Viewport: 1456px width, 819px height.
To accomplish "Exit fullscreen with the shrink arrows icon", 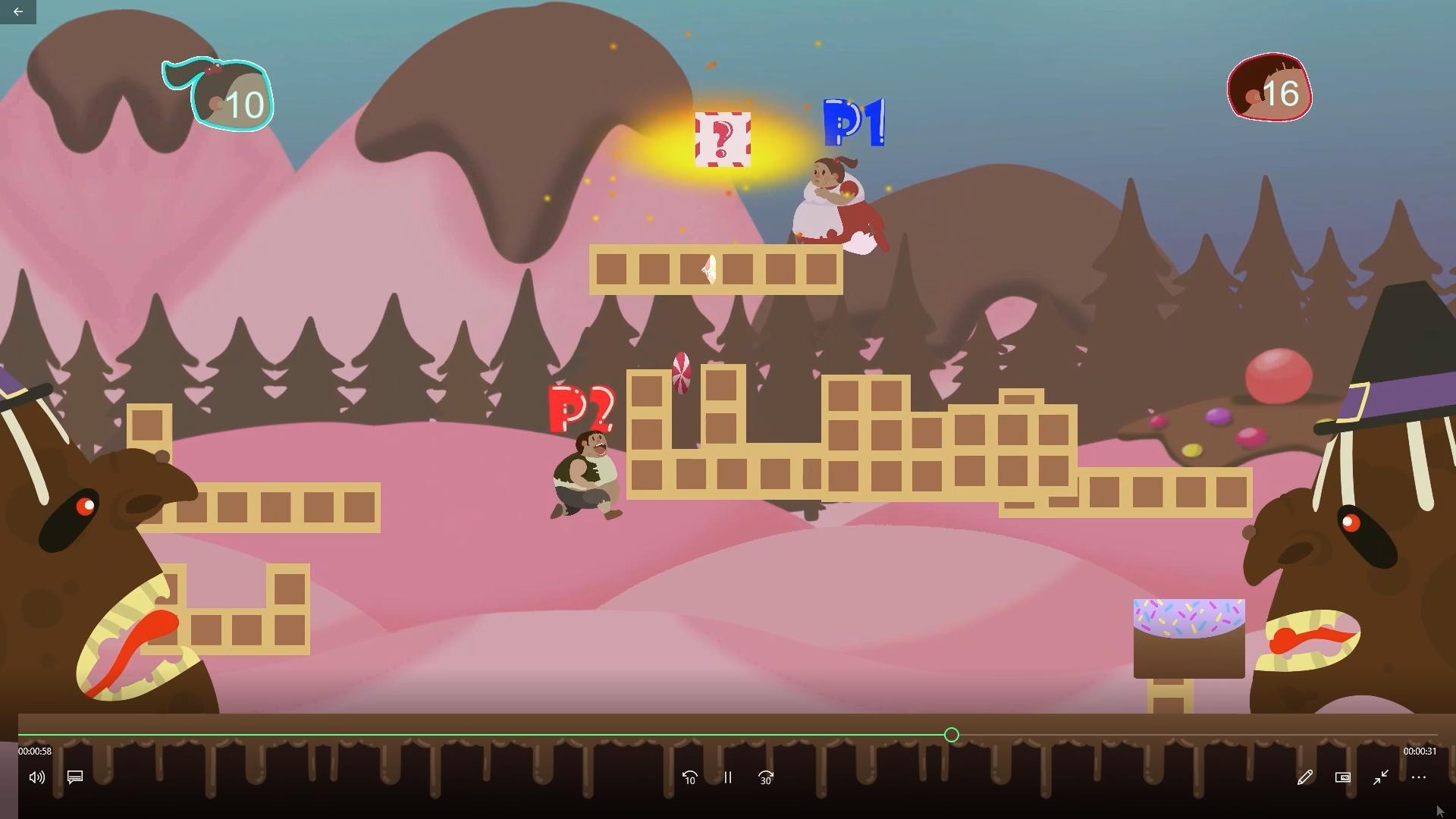I will pos(1380,777).
